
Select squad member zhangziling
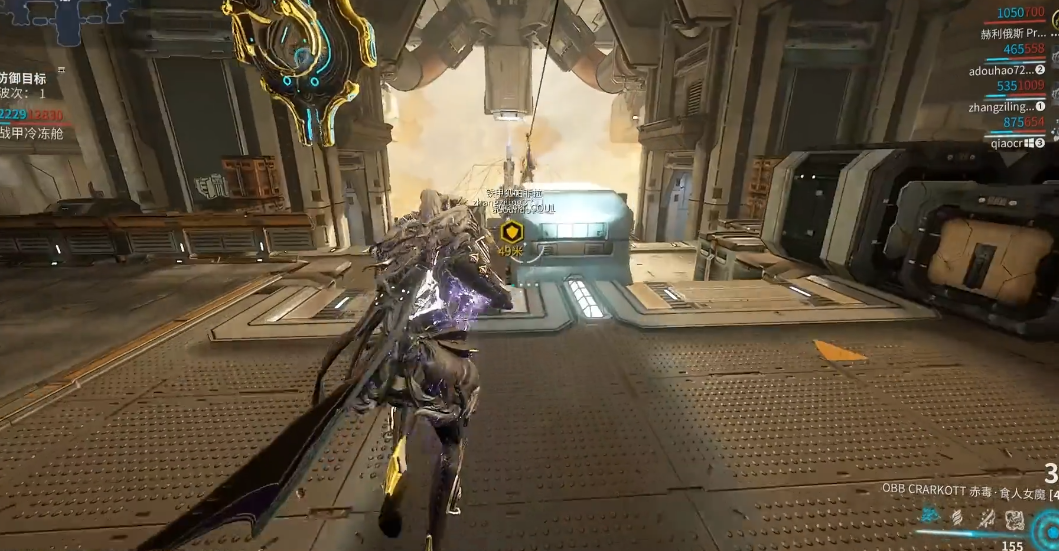[x=1001, y=106]
